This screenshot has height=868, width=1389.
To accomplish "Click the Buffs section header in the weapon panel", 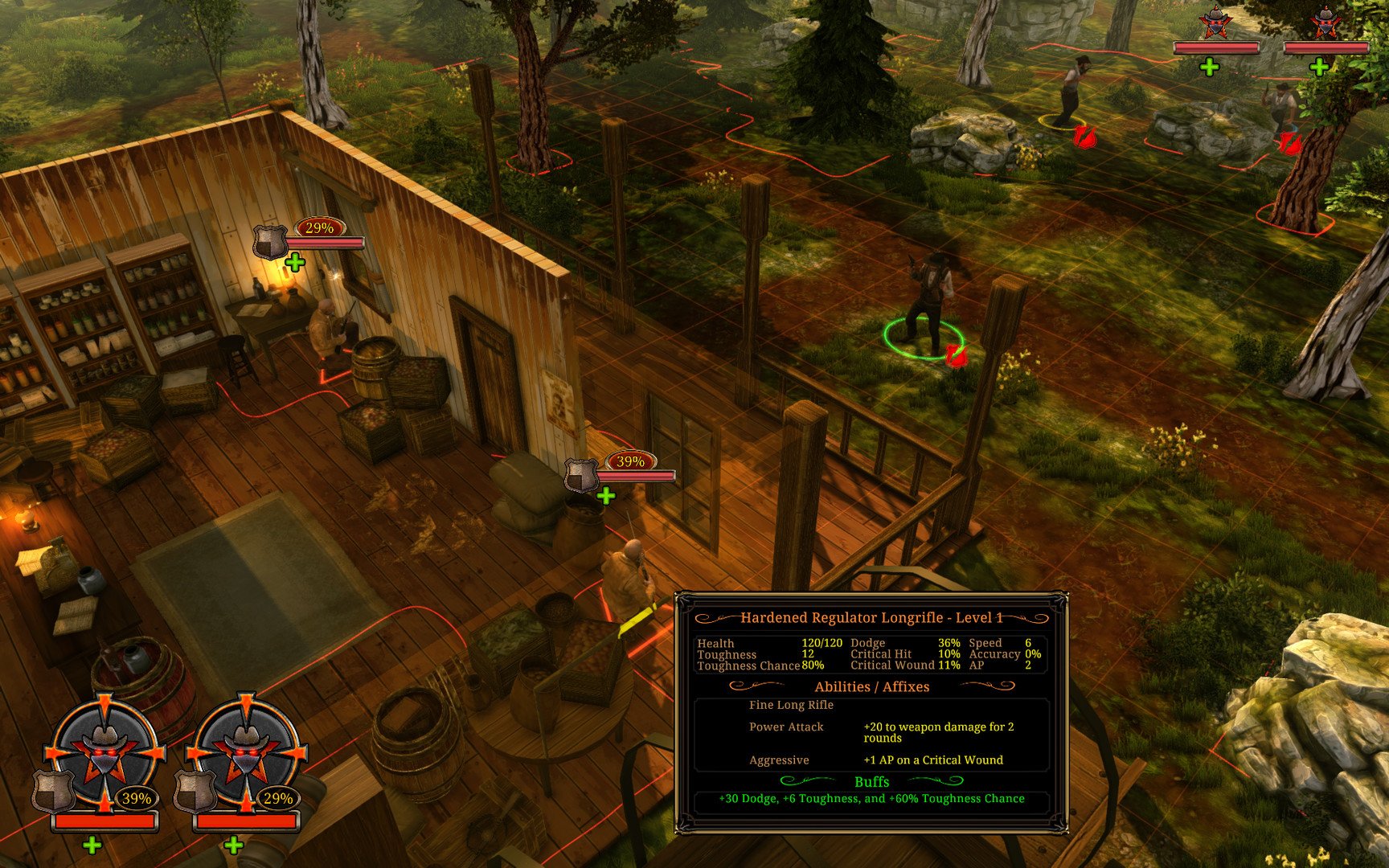I will coord(871,782).
